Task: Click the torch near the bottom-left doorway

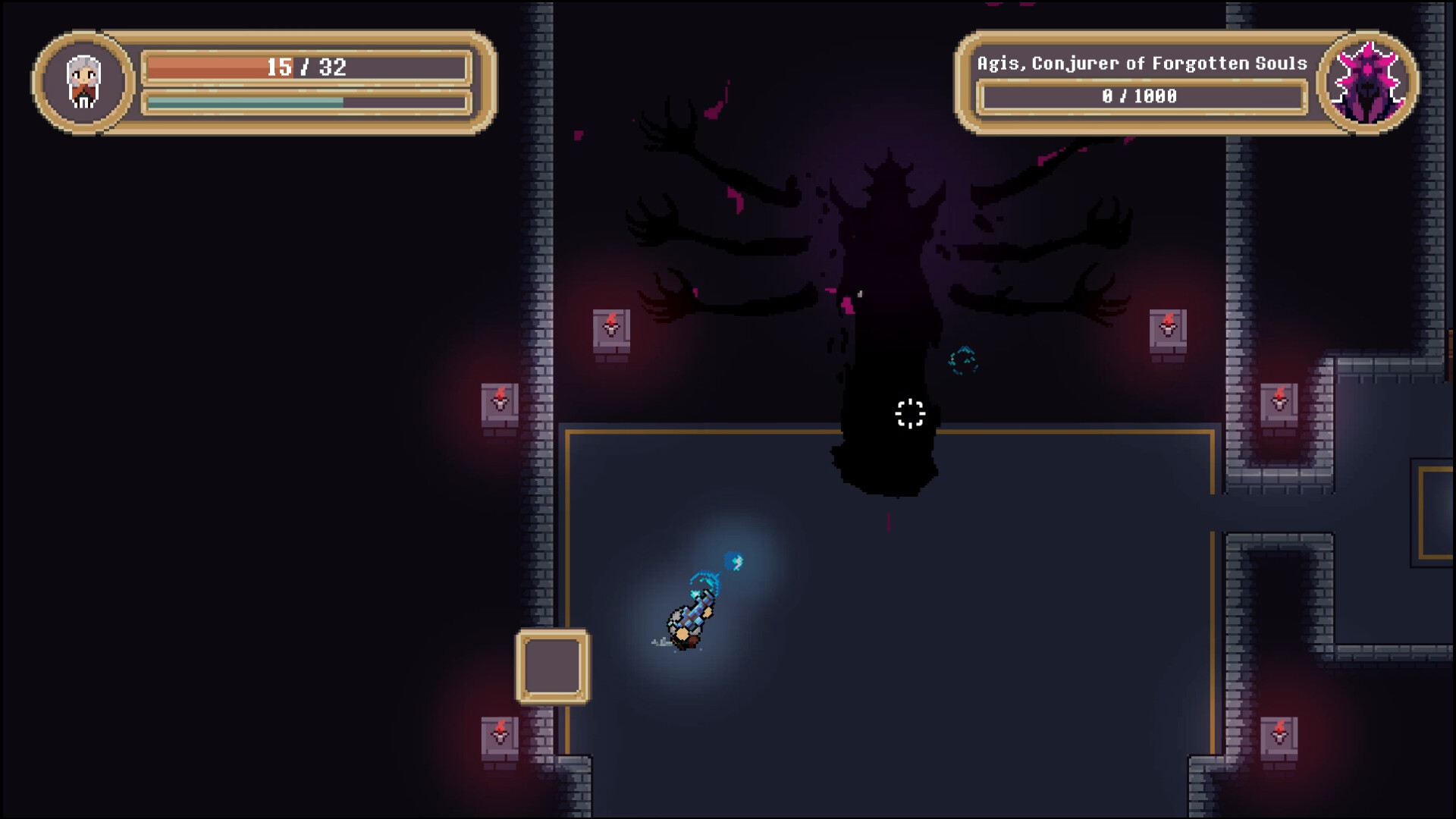Action: point(500,734)
